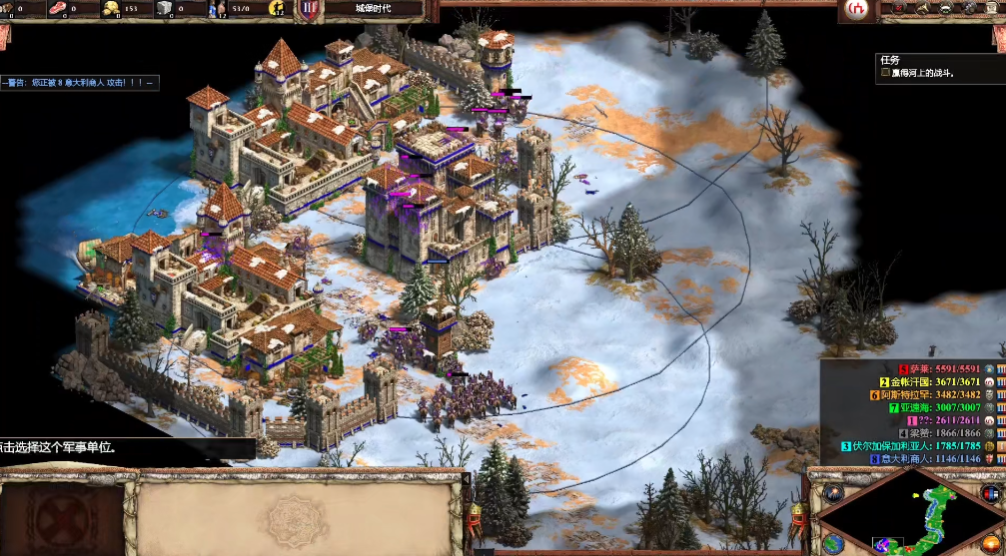The width and height of the screenshot is (1006, 556).
Task: Click the civilization emblem beside the top bar
Action: (x=856, y=9)
